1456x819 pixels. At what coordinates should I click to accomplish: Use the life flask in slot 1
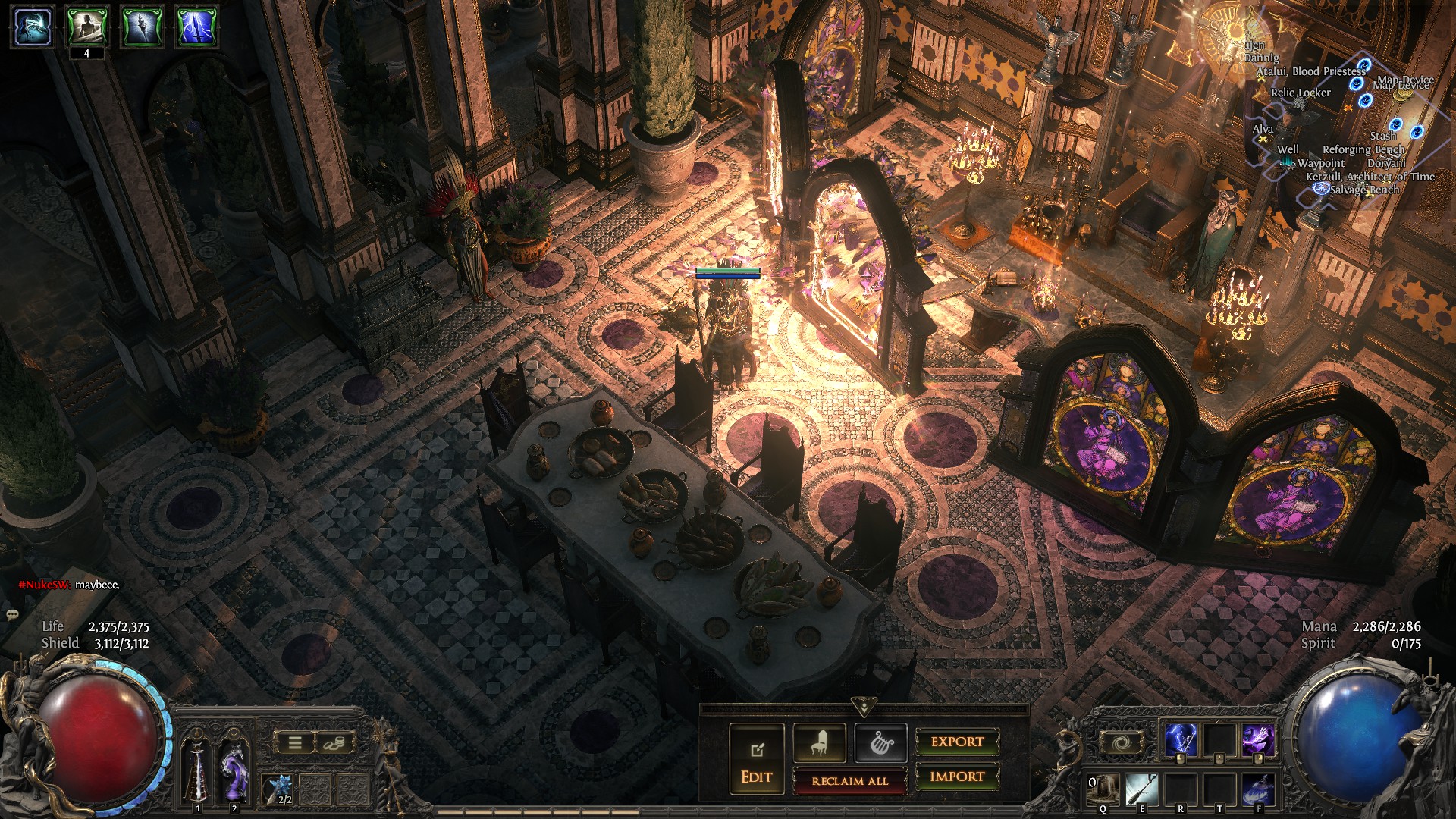pyautogui.click(x=198, y=770)
